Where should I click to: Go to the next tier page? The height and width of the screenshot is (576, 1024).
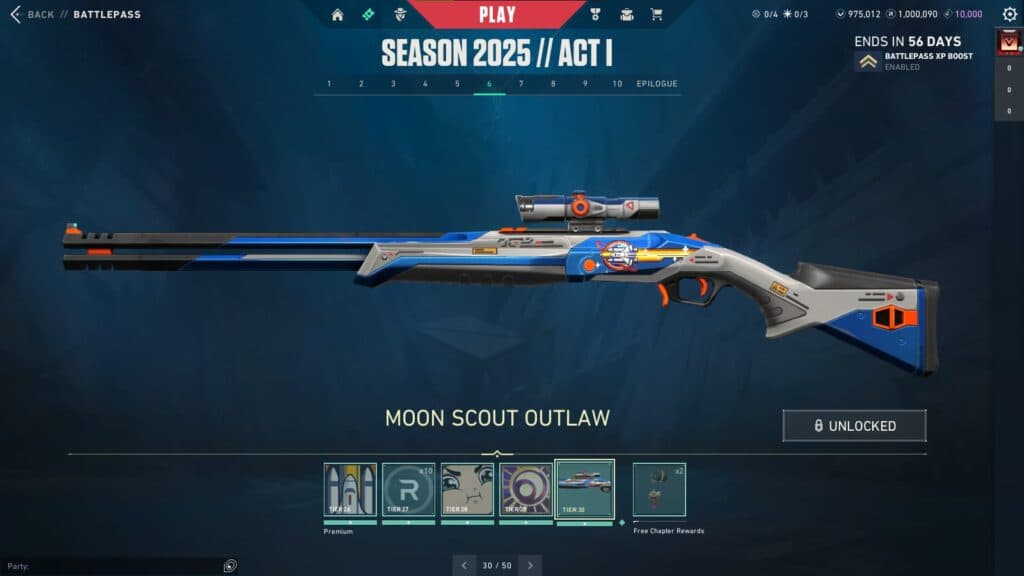pos(530,565)
